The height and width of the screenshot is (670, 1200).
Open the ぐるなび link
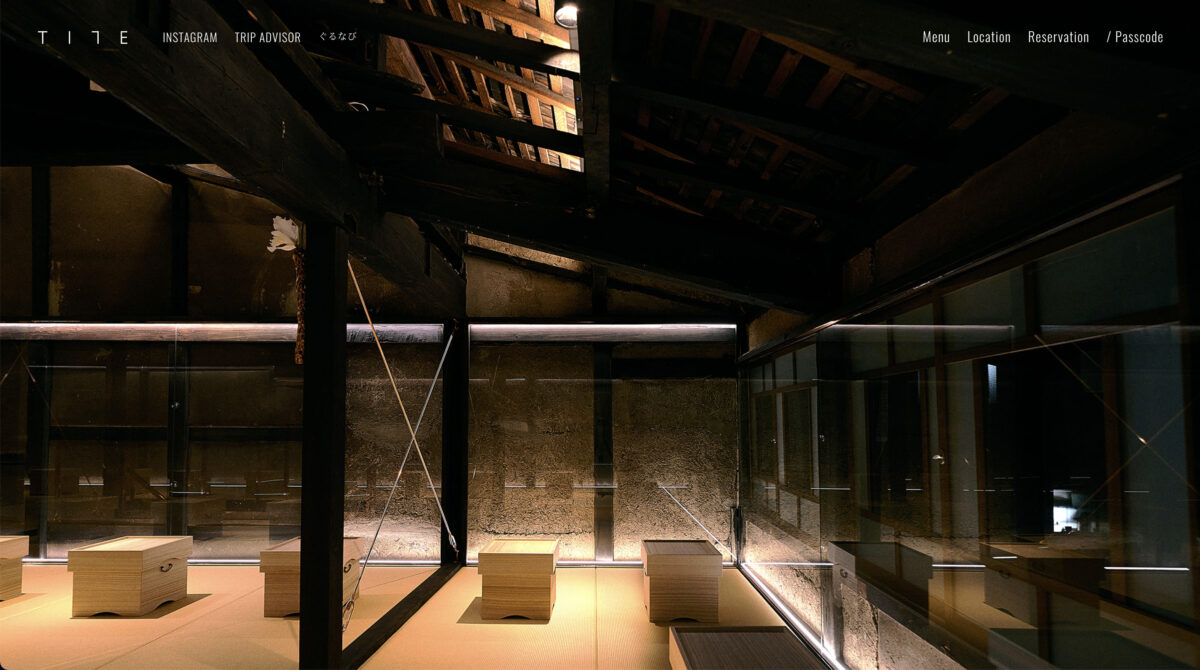pos(337,38)
